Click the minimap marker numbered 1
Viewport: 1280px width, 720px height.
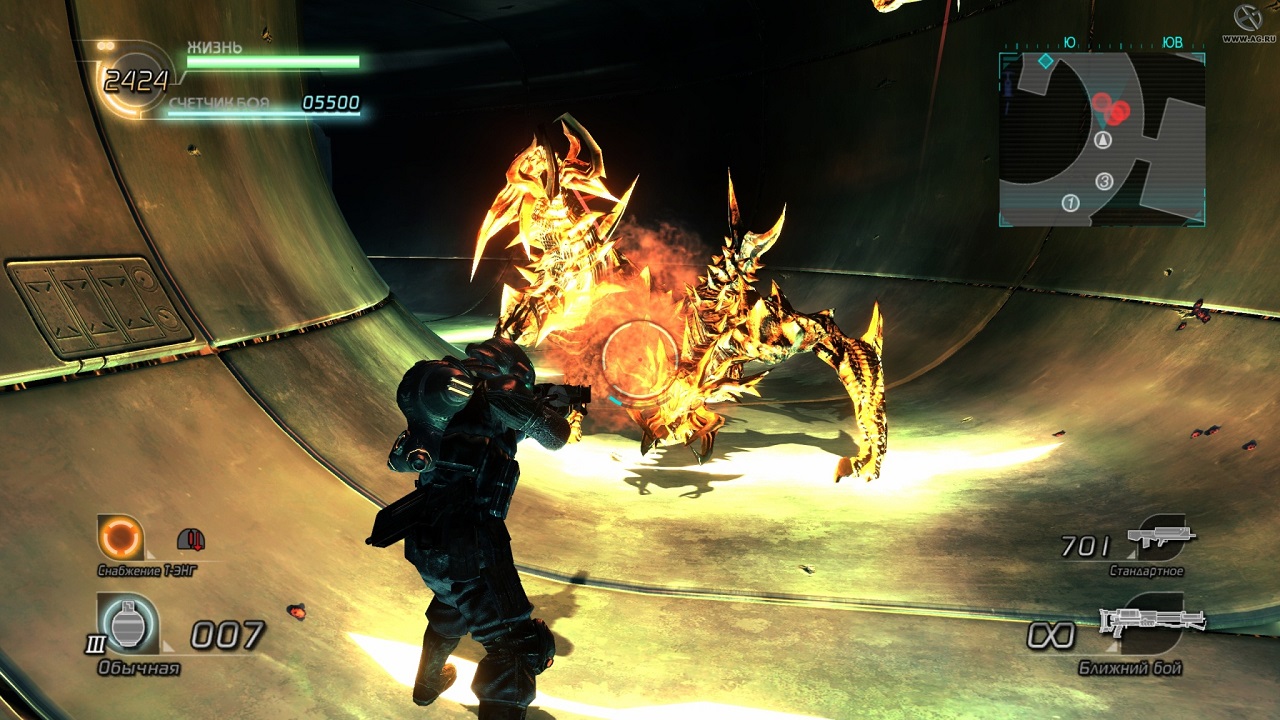[x=1070, y=203]
